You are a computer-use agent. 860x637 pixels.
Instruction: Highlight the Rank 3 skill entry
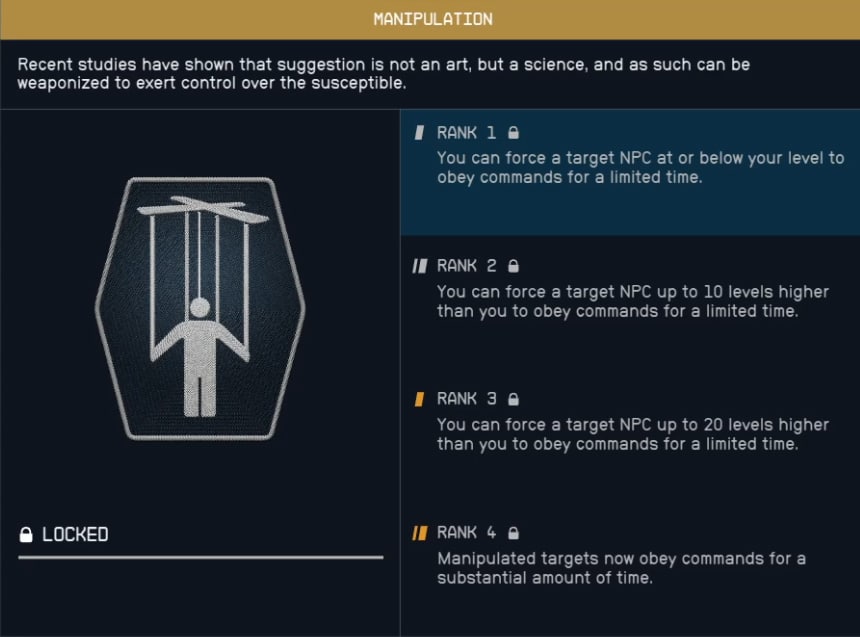point(630,432)
